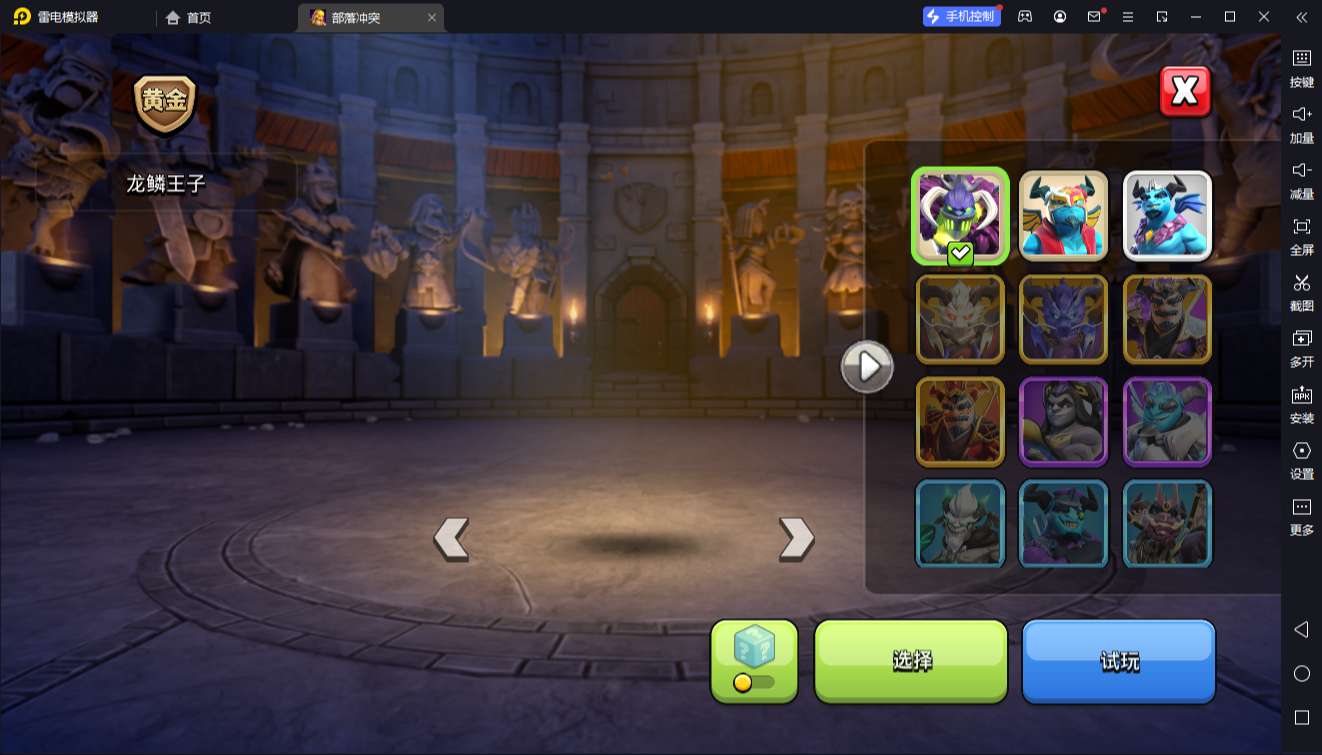Select the locked red-armored demon skin
This screenshot has width=1322, height=755.
(960, 422)
